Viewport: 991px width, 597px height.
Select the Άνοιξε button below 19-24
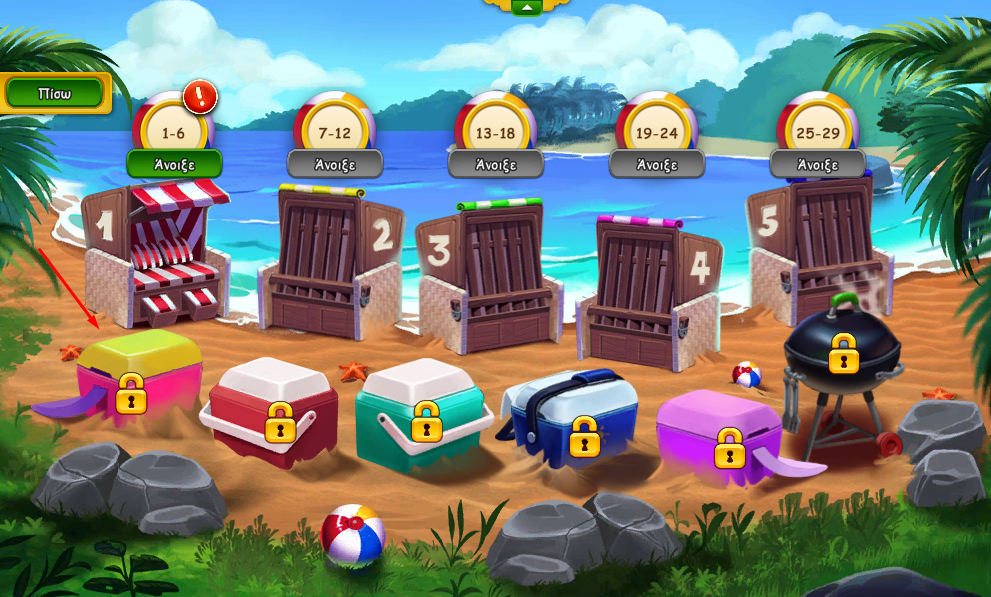tap(657, 164)
